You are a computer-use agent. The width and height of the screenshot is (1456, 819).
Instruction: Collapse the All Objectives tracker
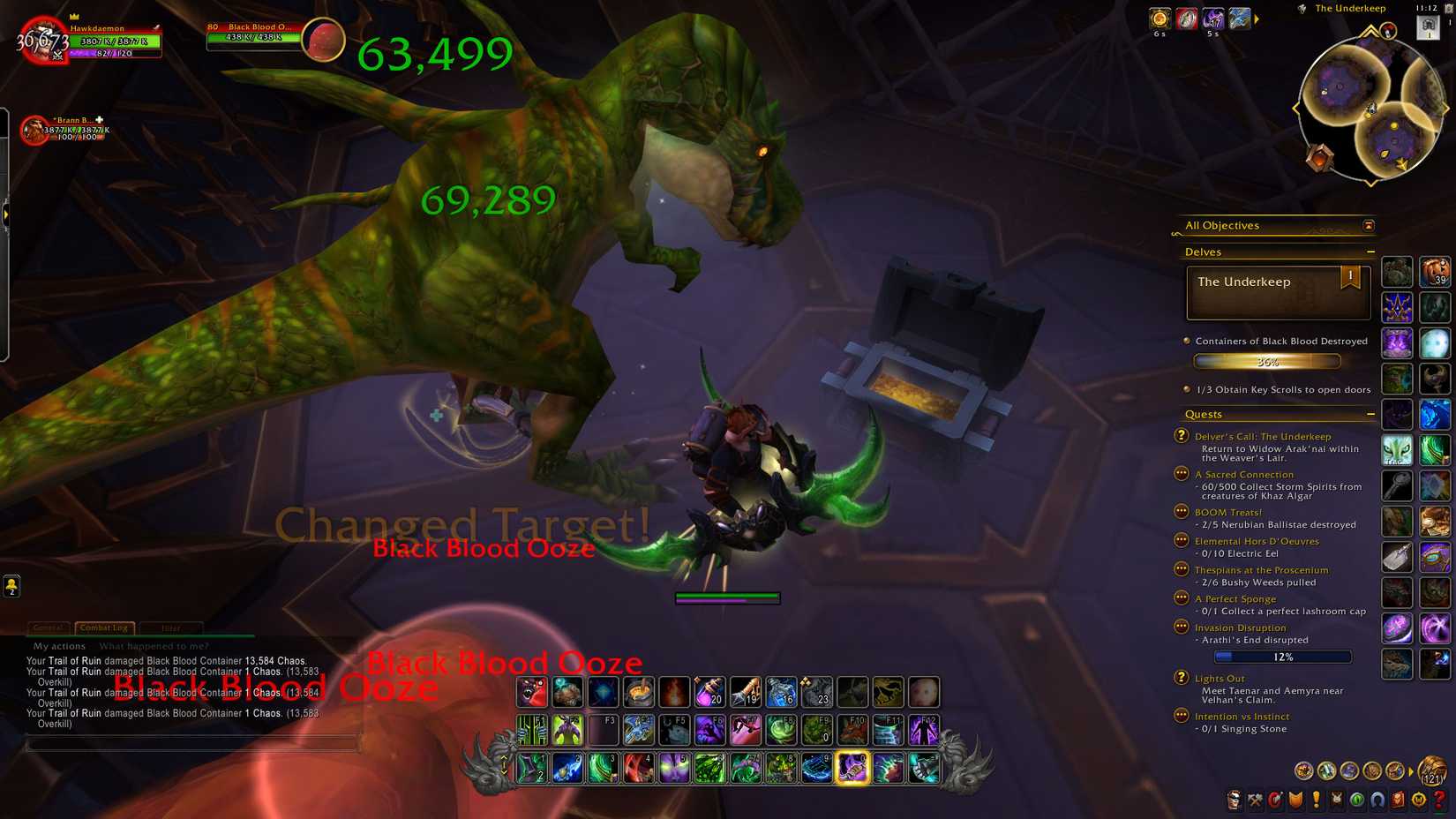coord(1369,226)
